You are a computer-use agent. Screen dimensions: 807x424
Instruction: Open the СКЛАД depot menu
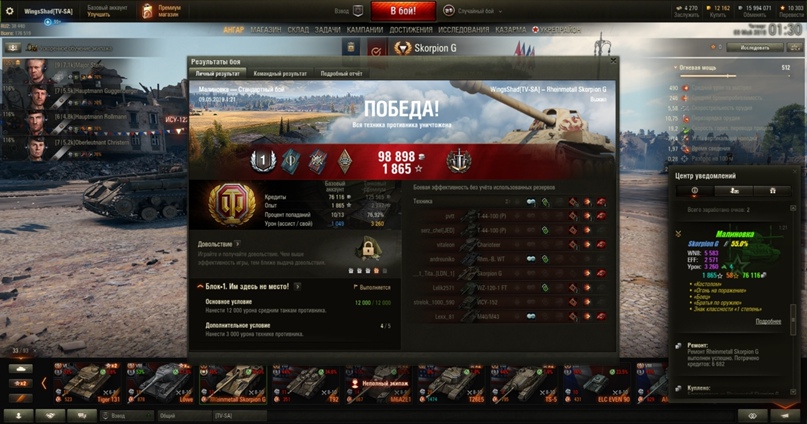pos(300,30)
